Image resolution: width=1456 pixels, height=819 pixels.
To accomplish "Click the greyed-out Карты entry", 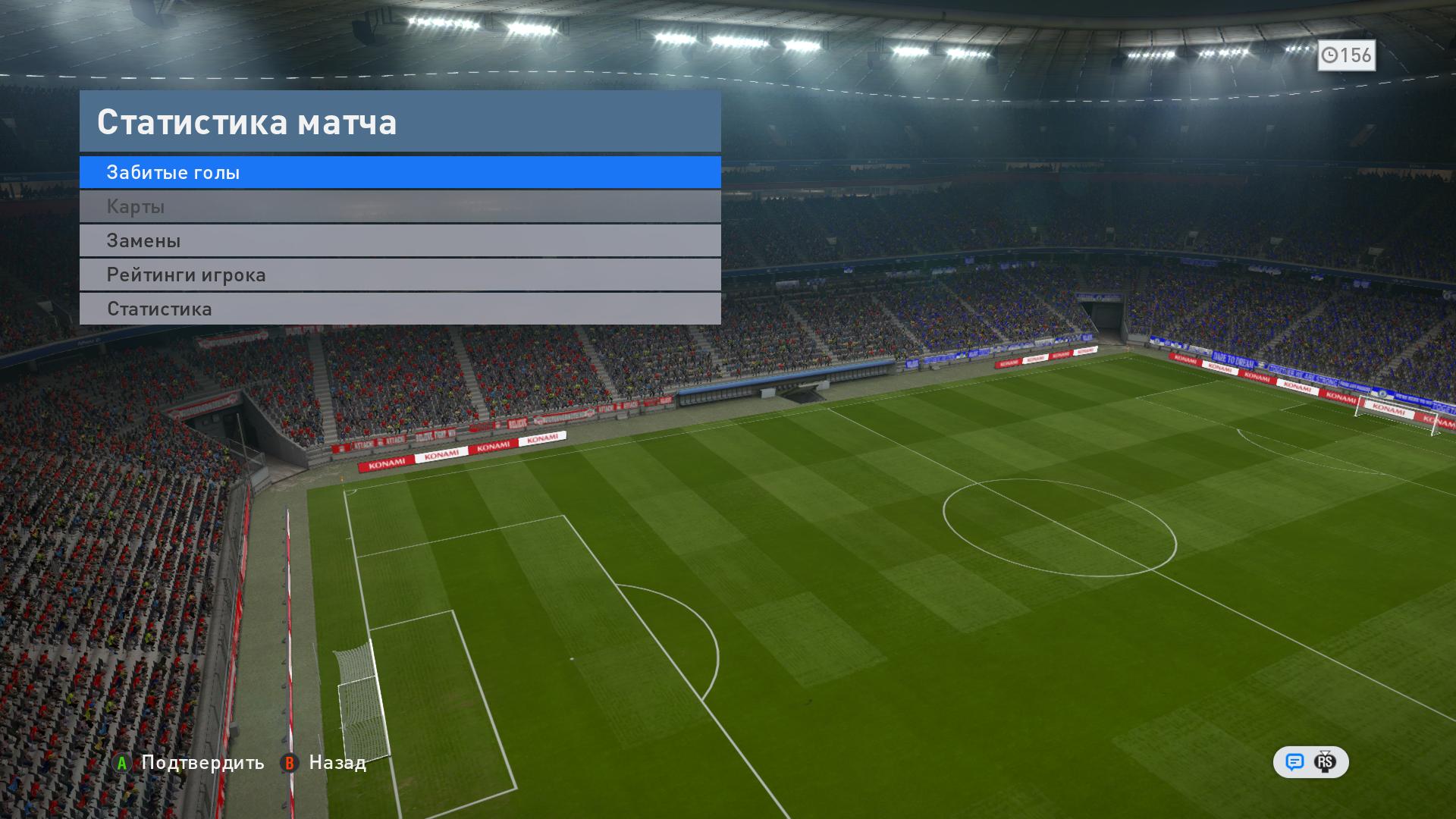I will click(400, 206).
